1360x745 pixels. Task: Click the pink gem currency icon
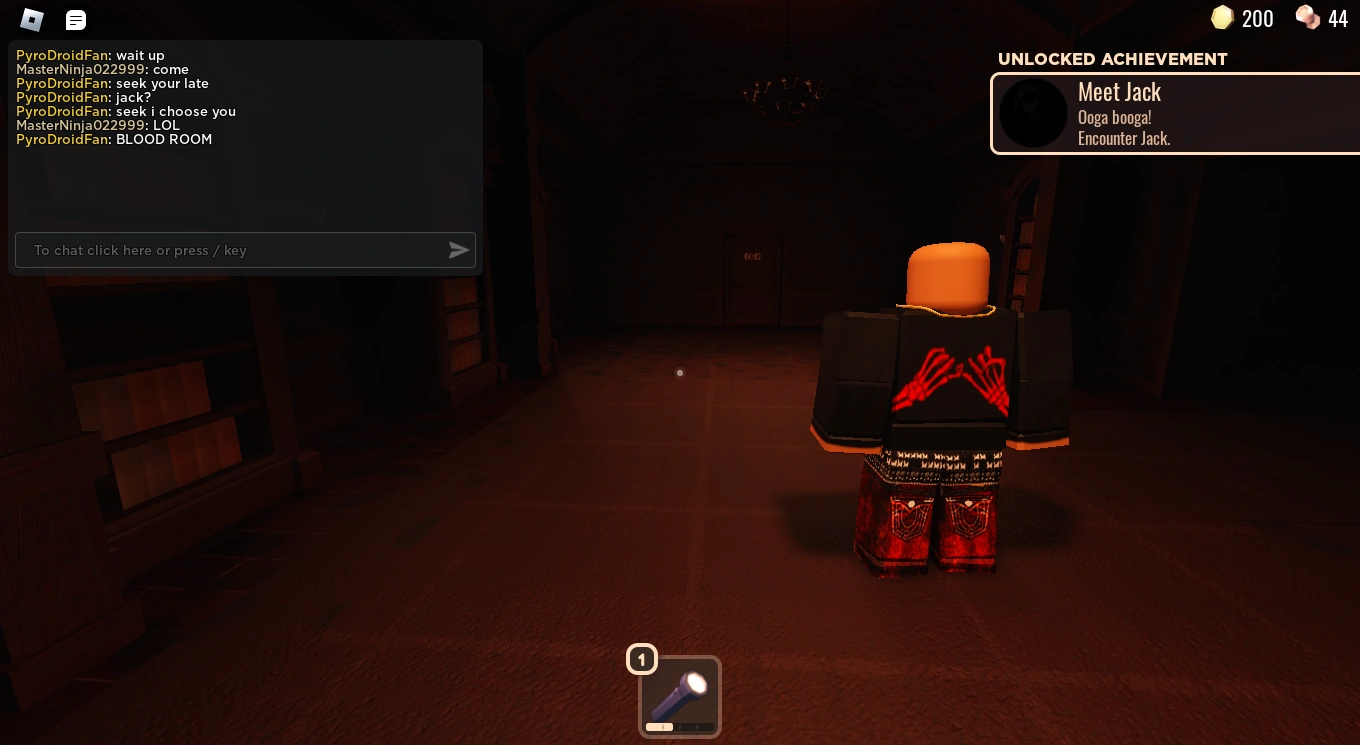pyautogui.click(x=1306, y=18)
